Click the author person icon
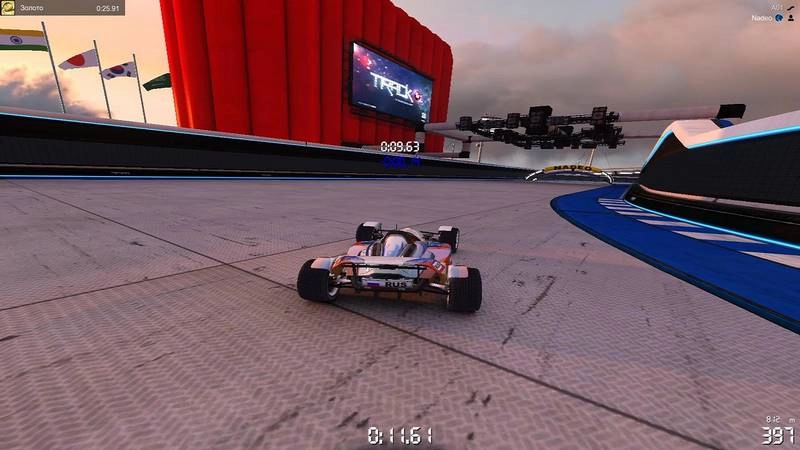This screenshot has height=450, width=800. pos(792,18)
